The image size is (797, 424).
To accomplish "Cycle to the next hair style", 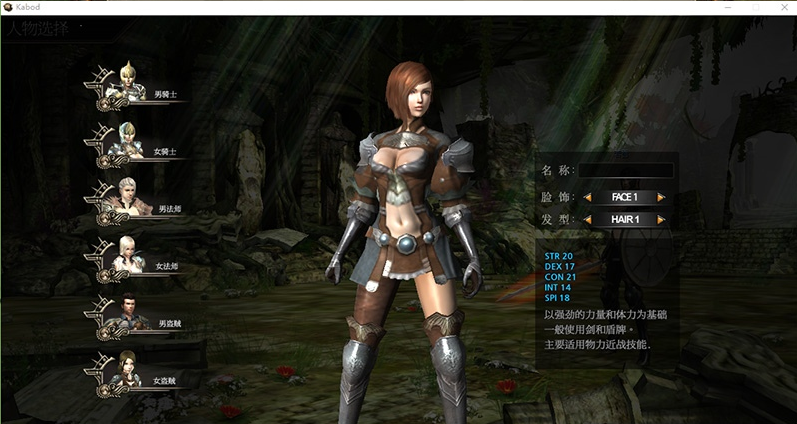I will 661,219.
